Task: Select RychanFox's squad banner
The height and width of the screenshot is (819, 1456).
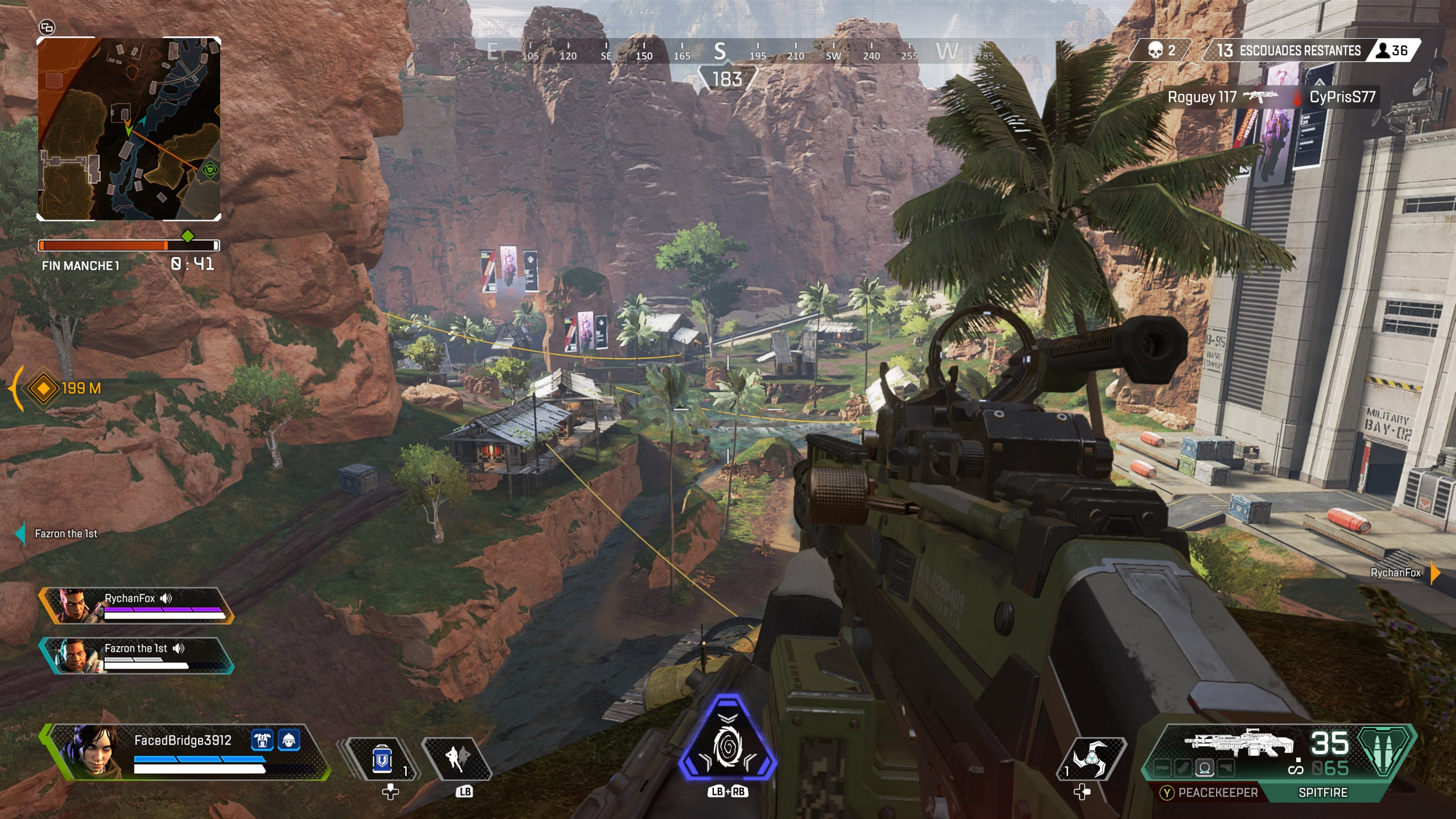Action: click(x=136, y=606)
